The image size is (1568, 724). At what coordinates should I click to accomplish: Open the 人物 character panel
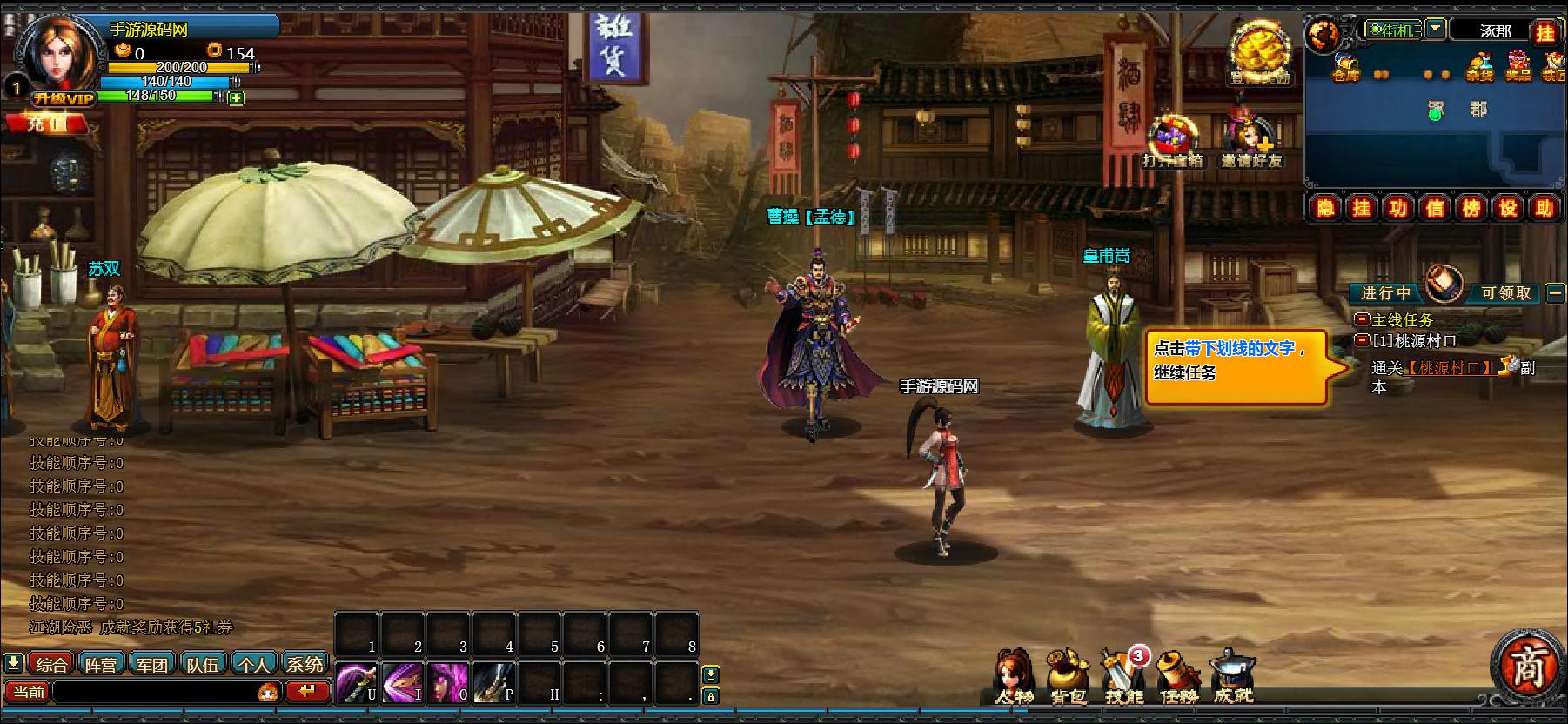pos(1015,676)
